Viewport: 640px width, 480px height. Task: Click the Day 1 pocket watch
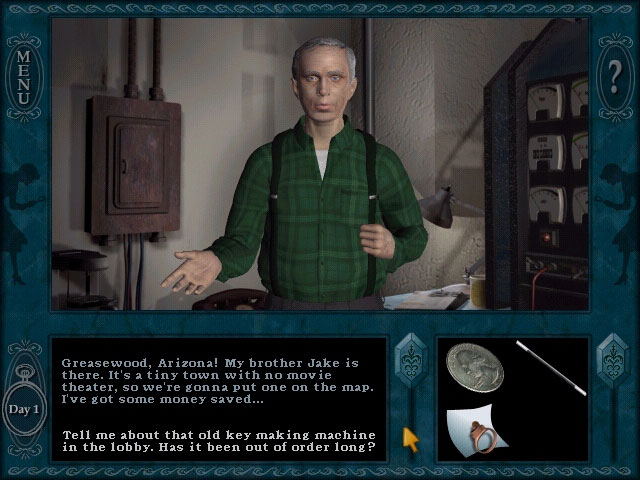coord(24,408)
